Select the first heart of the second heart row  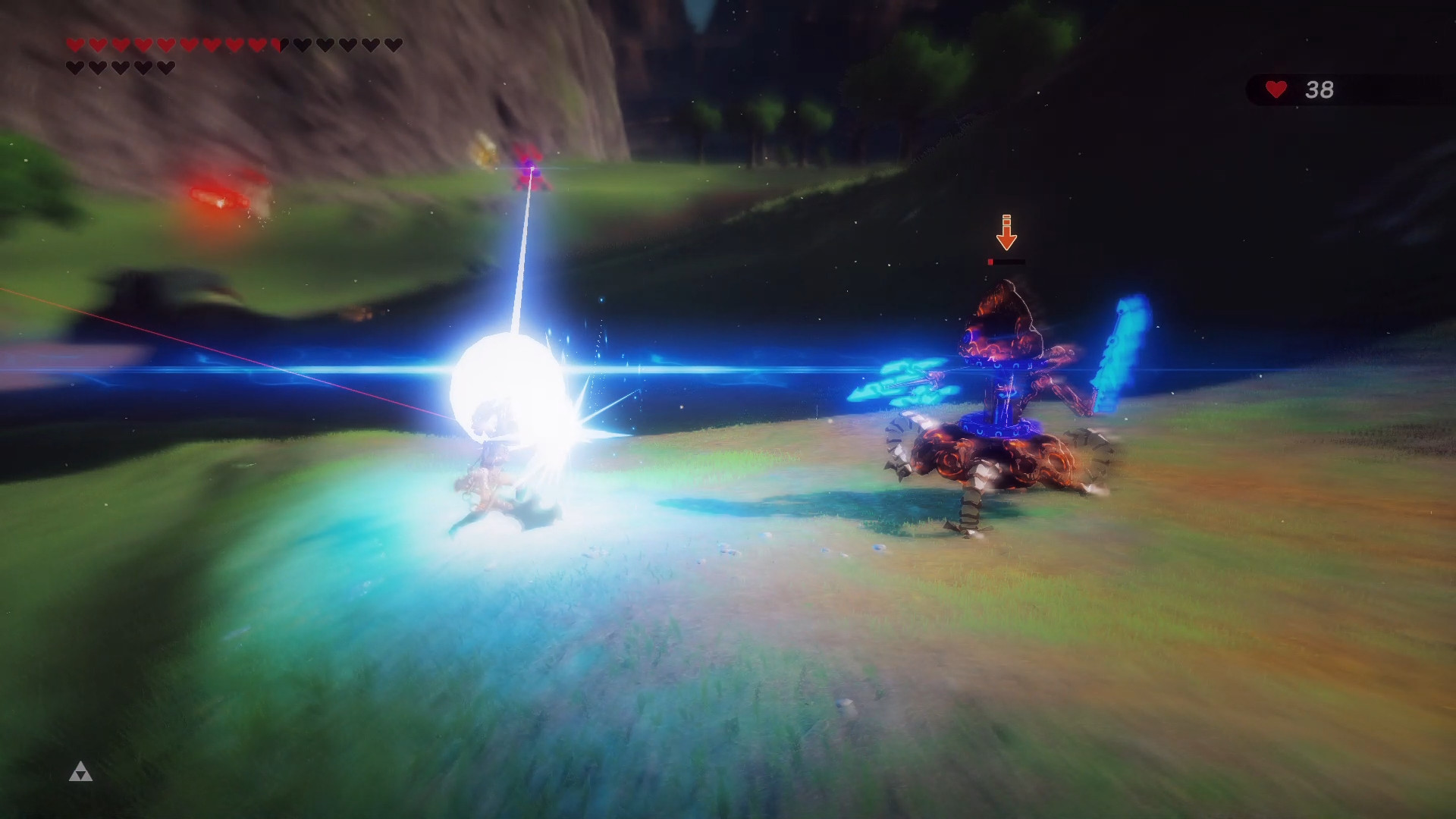pos(74,66)
